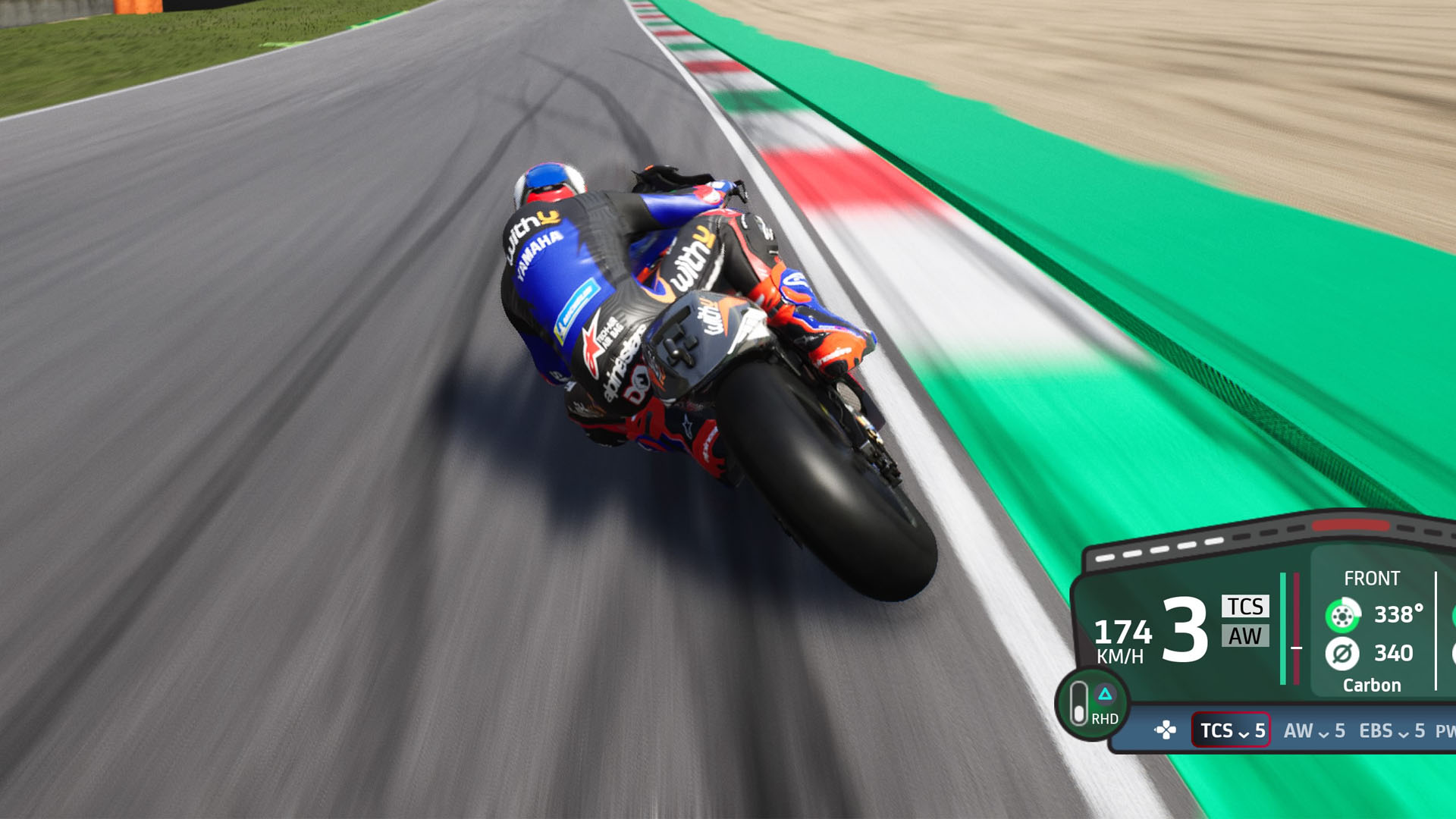Toggle the TCS indicator badge
1456x819 pixels.
coord(1246,607)
